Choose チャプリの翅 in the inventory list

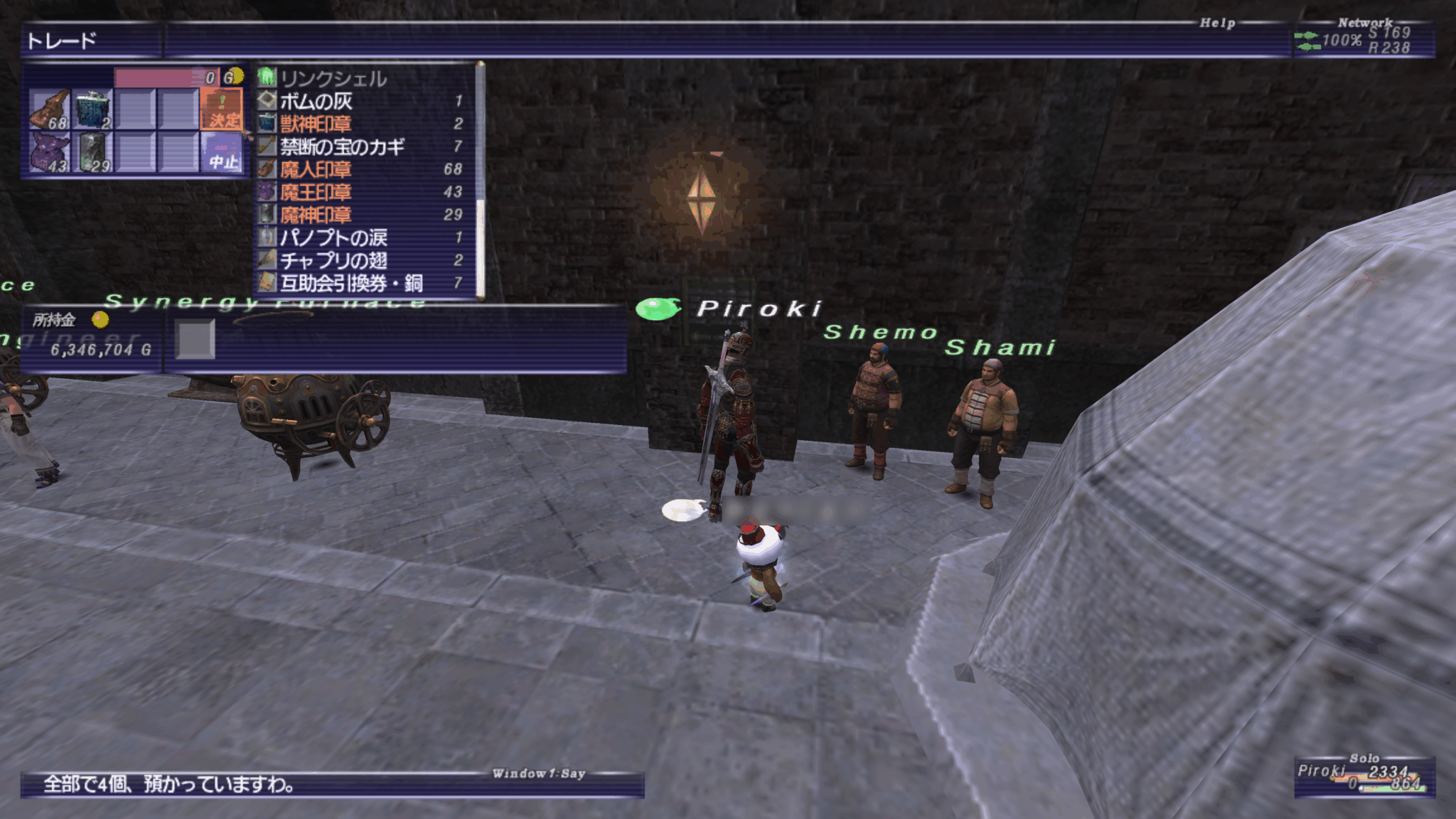click(x=333, y=260)
